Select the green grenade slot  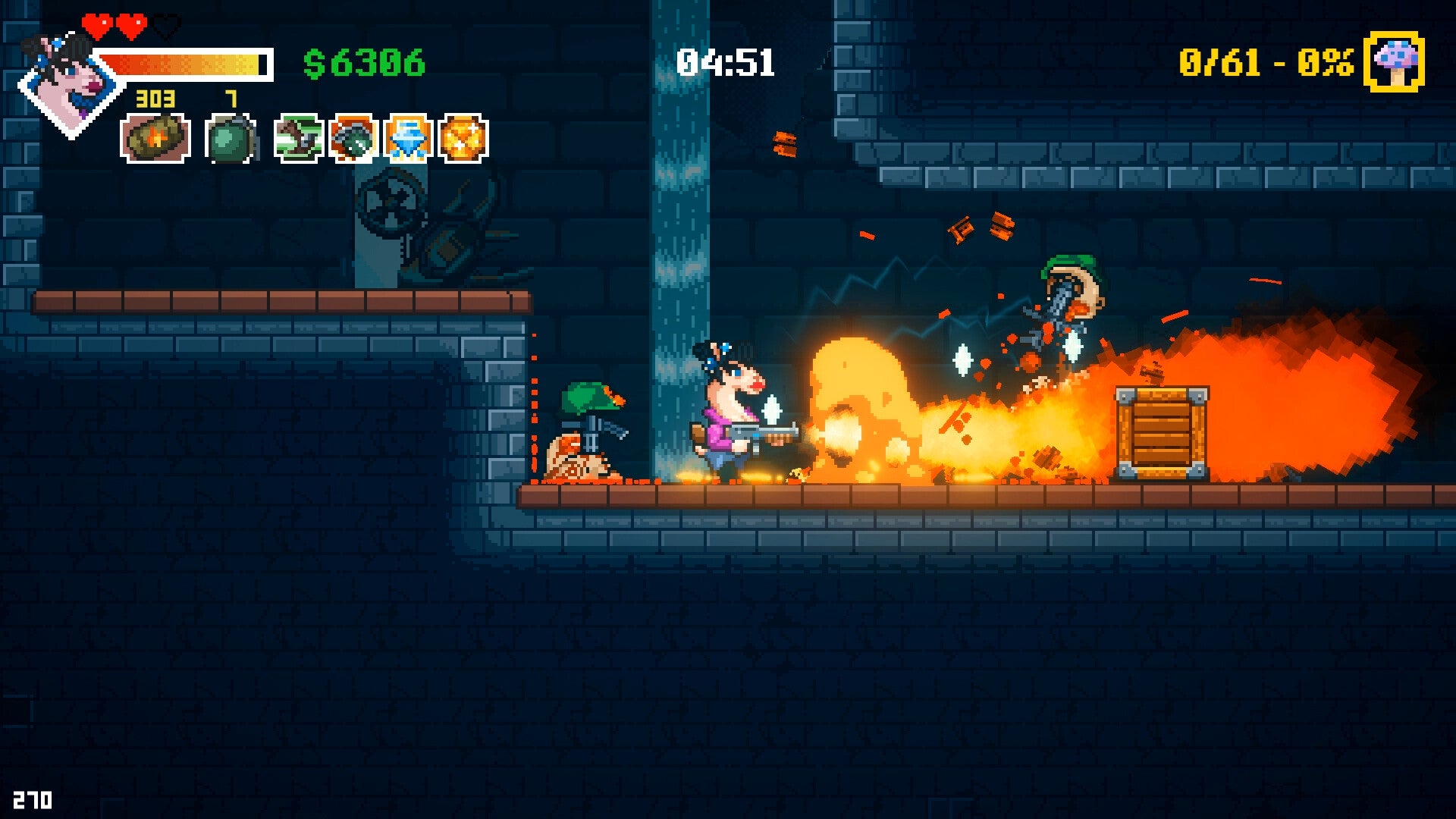pos(229,139)
